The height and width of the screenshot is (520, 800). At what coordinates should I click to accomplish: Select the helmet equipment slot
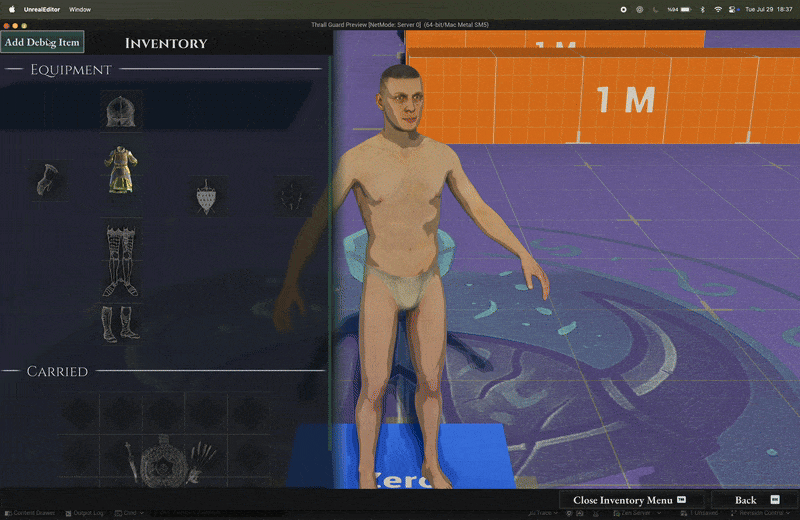[121, 109]
